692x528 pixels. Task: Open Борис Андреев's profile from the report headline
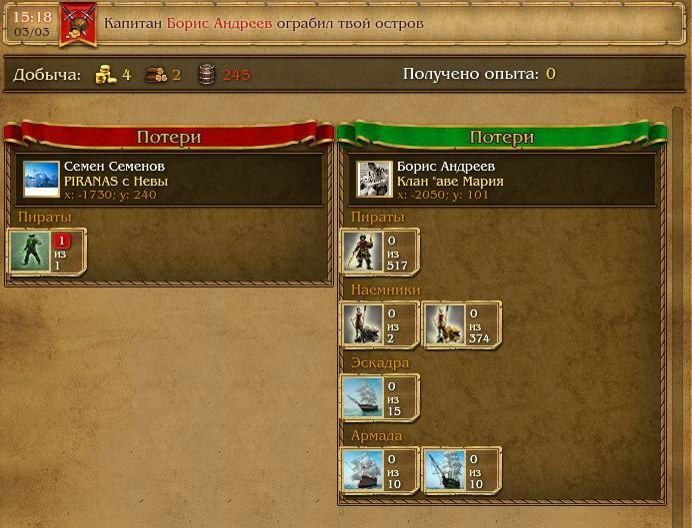219,23
